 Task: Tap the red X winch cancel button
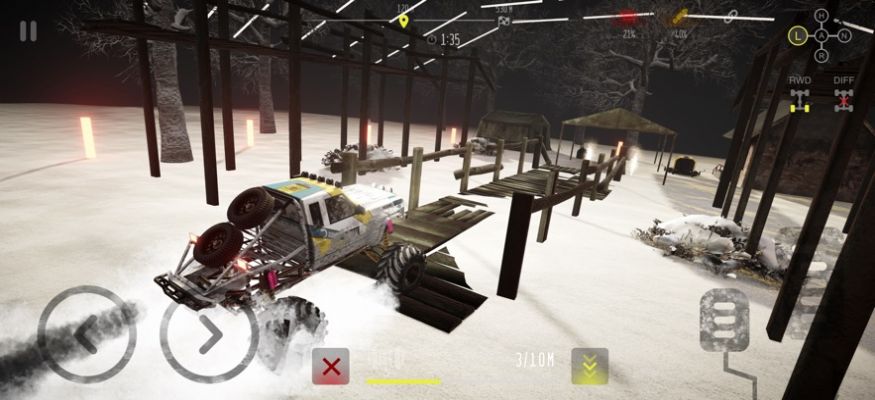(331, 366)
